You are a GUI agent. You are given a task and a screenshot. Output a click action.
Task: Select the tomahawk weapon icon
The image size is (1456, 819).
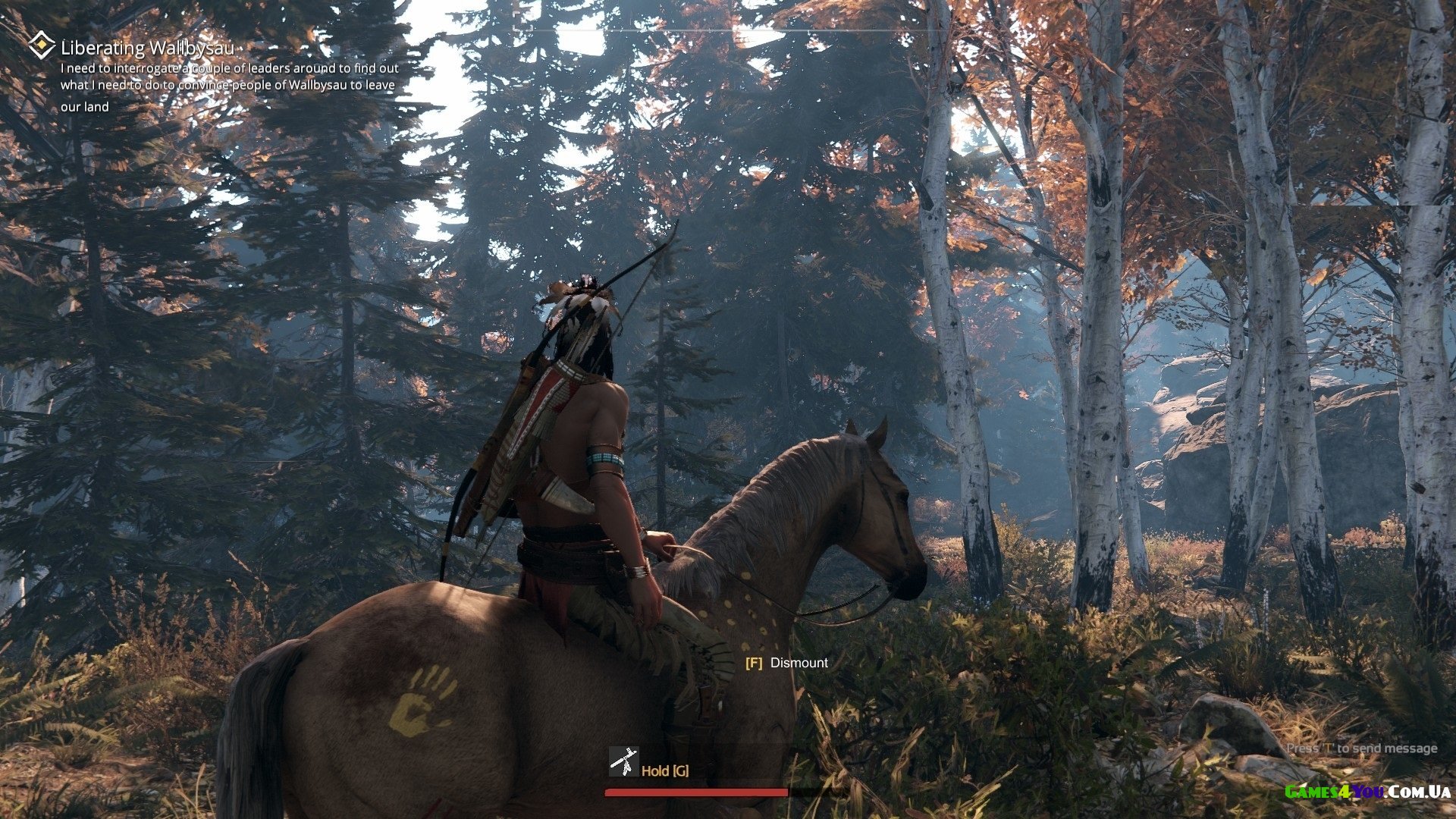[x=623, y=762]
